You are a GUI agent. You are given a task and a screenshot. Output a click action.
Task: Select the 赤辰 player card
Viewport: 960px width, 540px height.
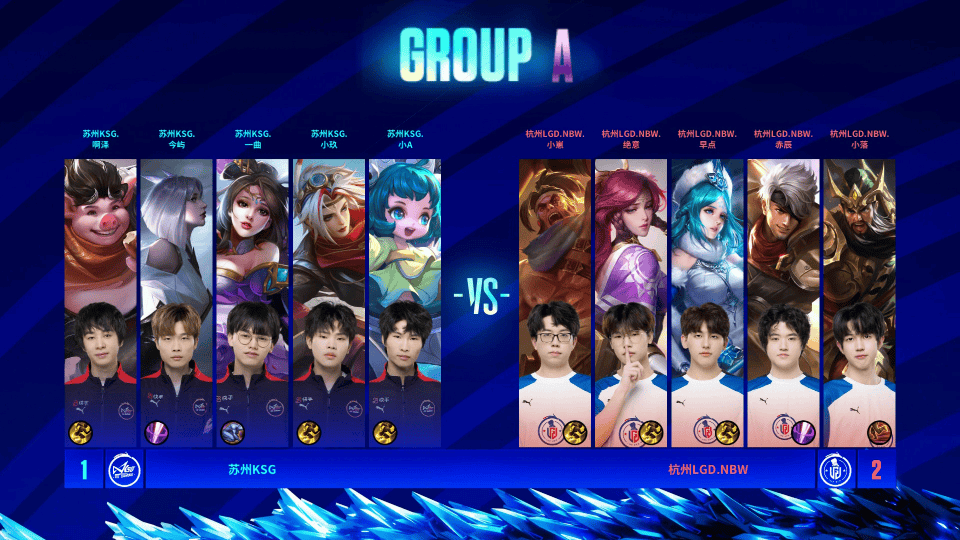click(783, 300)
